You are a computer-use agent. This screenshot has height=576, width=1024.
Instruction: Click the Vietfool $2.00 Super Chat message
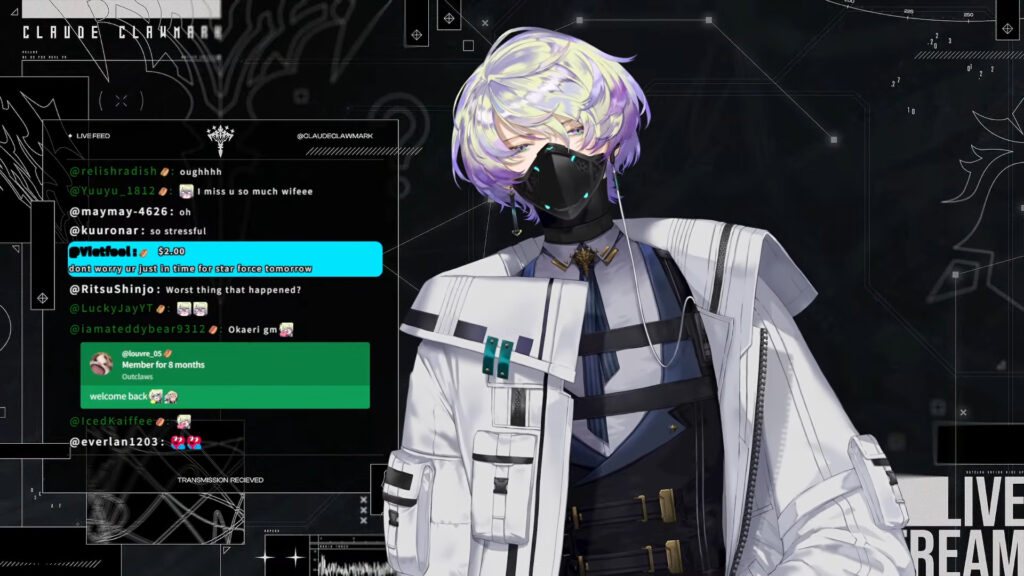pos(224,259)
